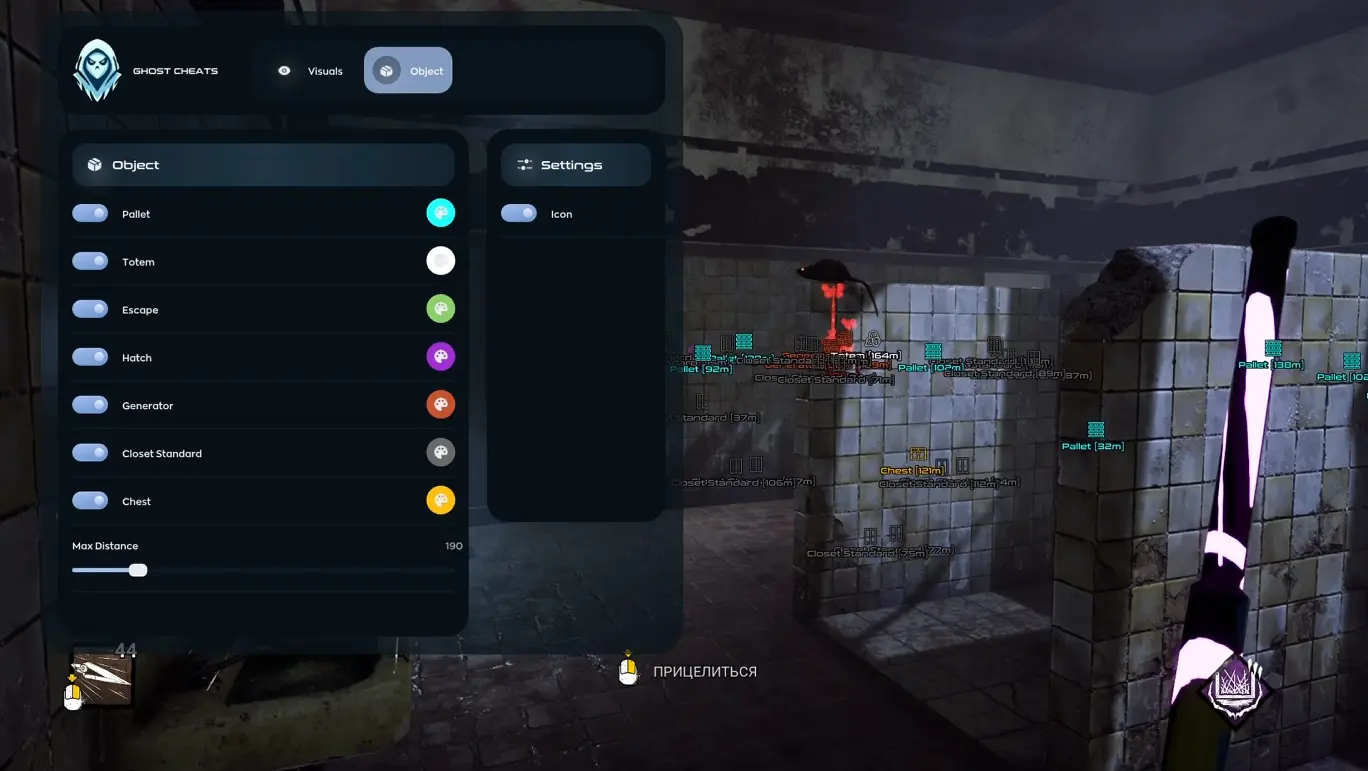The image size is (1368, 771).
Task: Turn off the Totem toggle
Action: [90, 261]
